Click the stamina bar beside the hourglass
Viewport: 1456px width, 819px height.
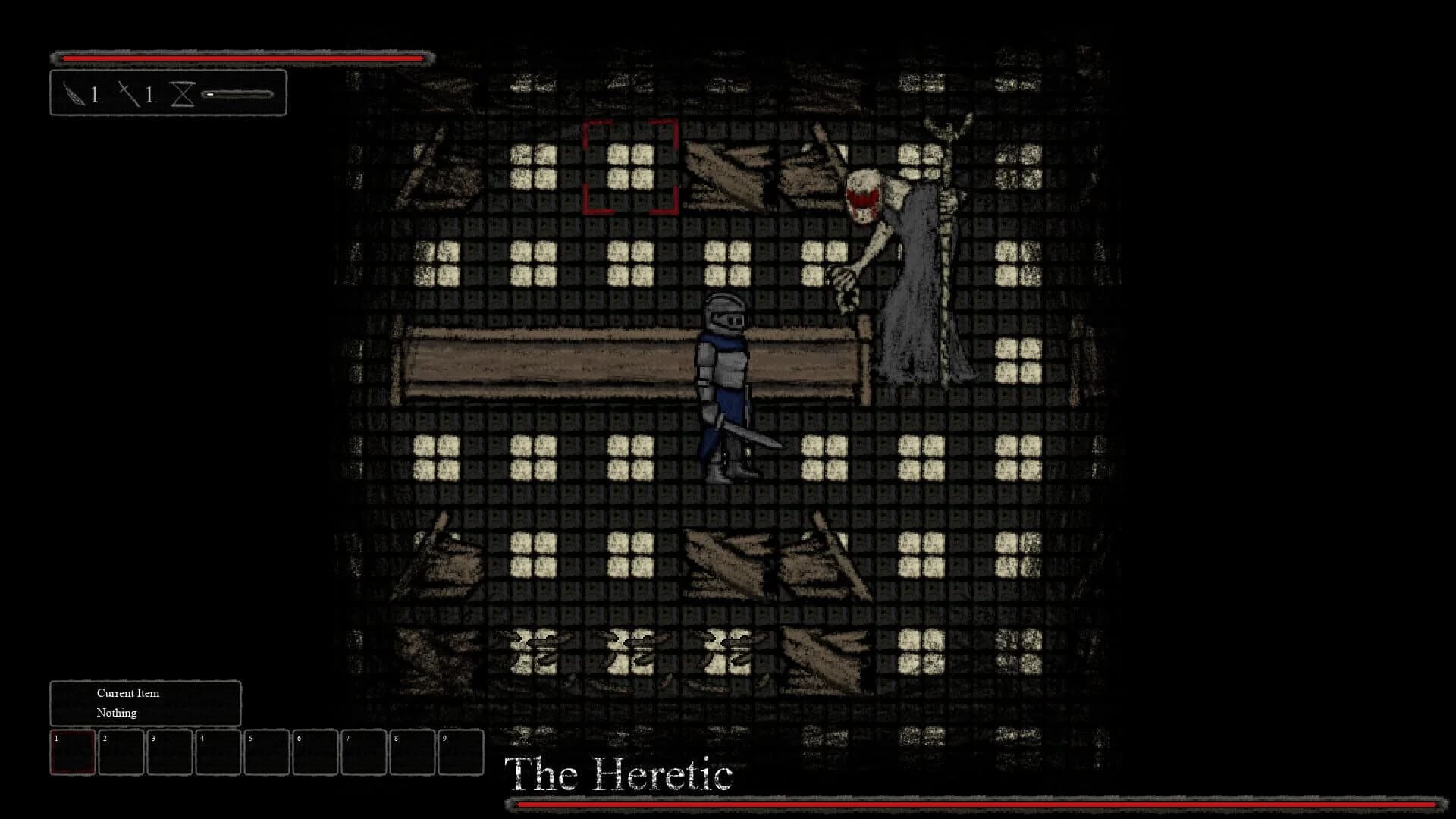(235, 94)
